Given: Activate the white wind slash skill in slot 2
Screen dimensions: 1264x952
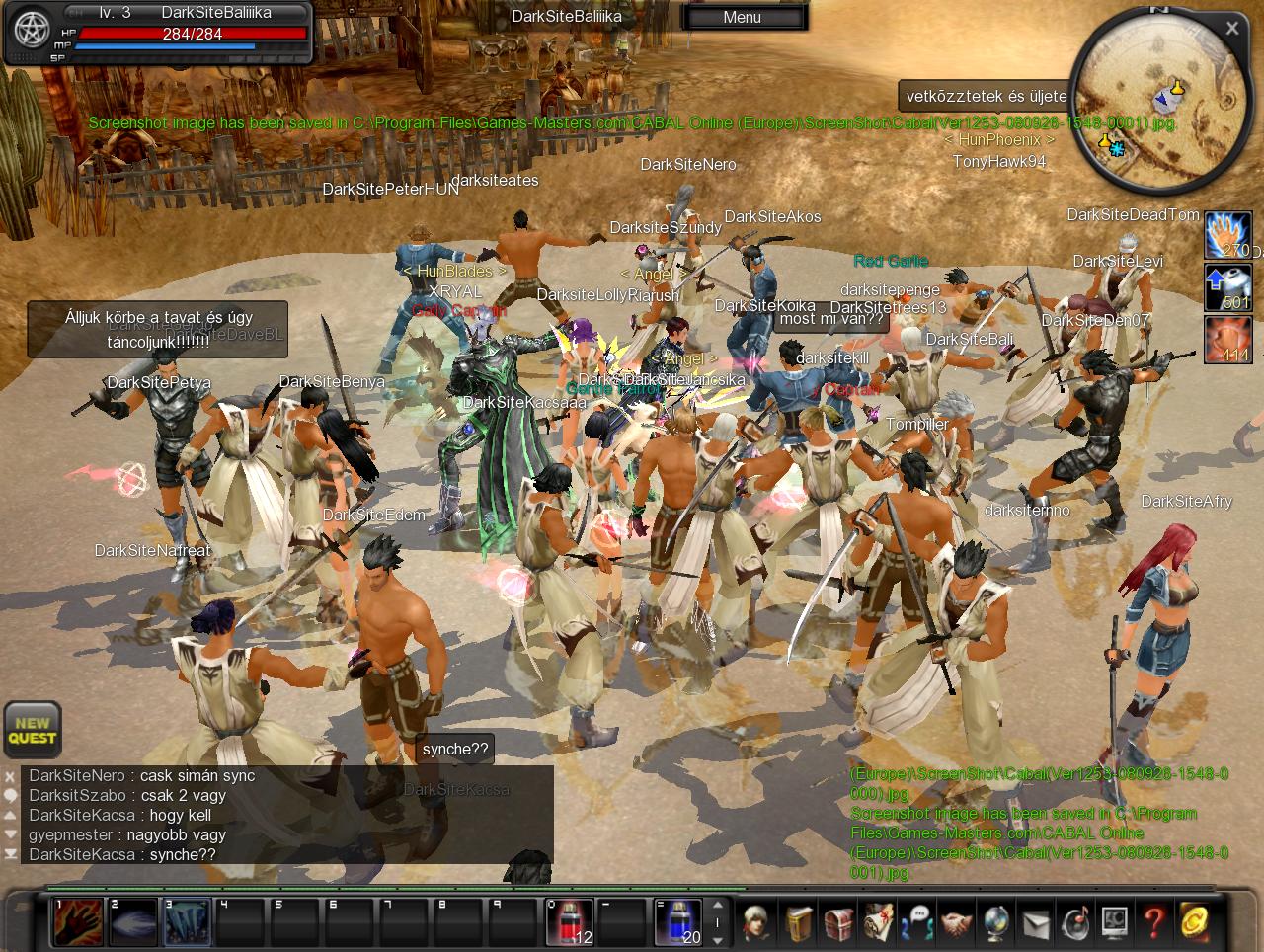Looking at the screenshot, I should tap(132, 922).
